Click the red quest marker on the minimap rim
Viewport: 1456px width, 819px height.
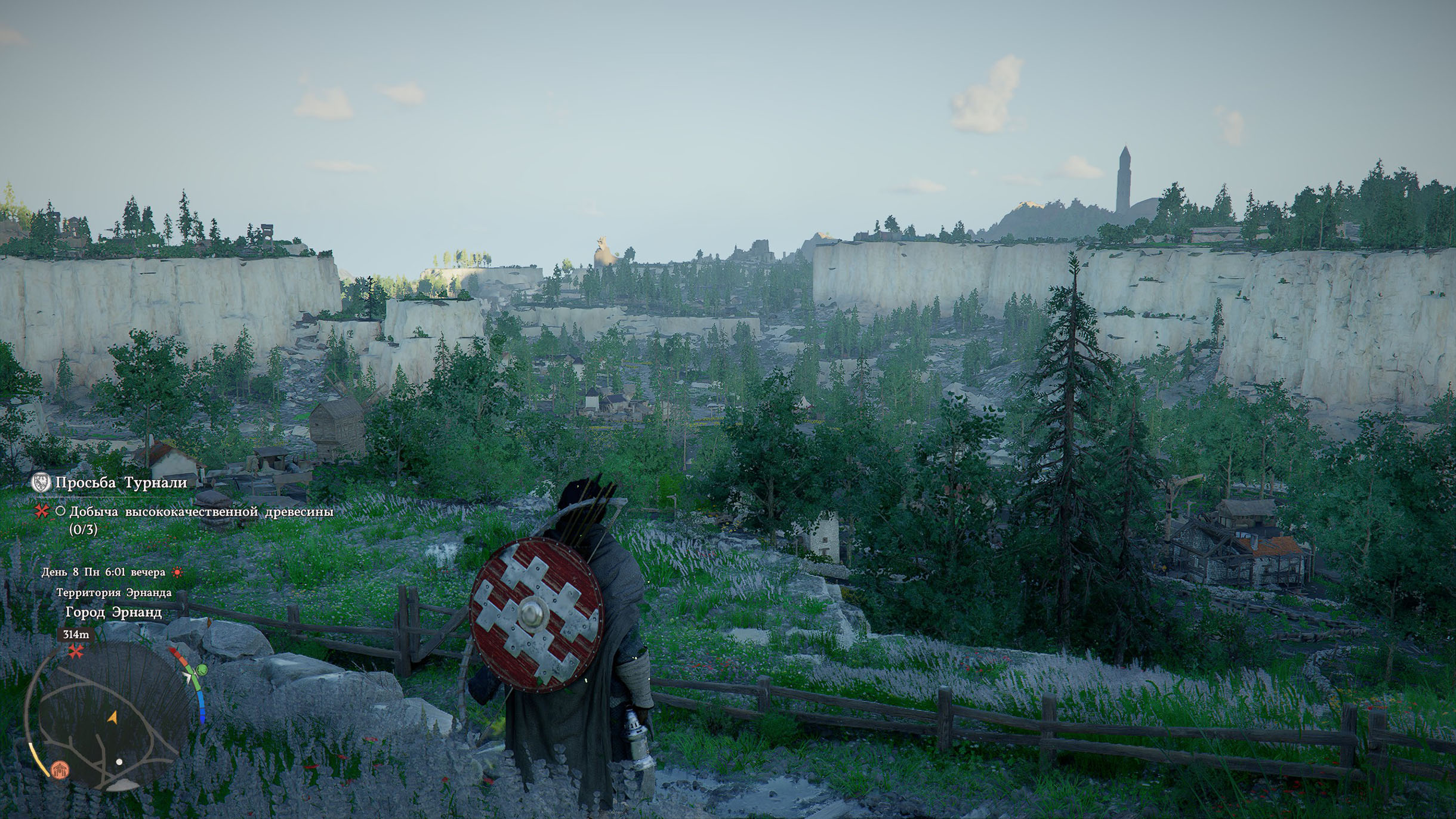76,651
